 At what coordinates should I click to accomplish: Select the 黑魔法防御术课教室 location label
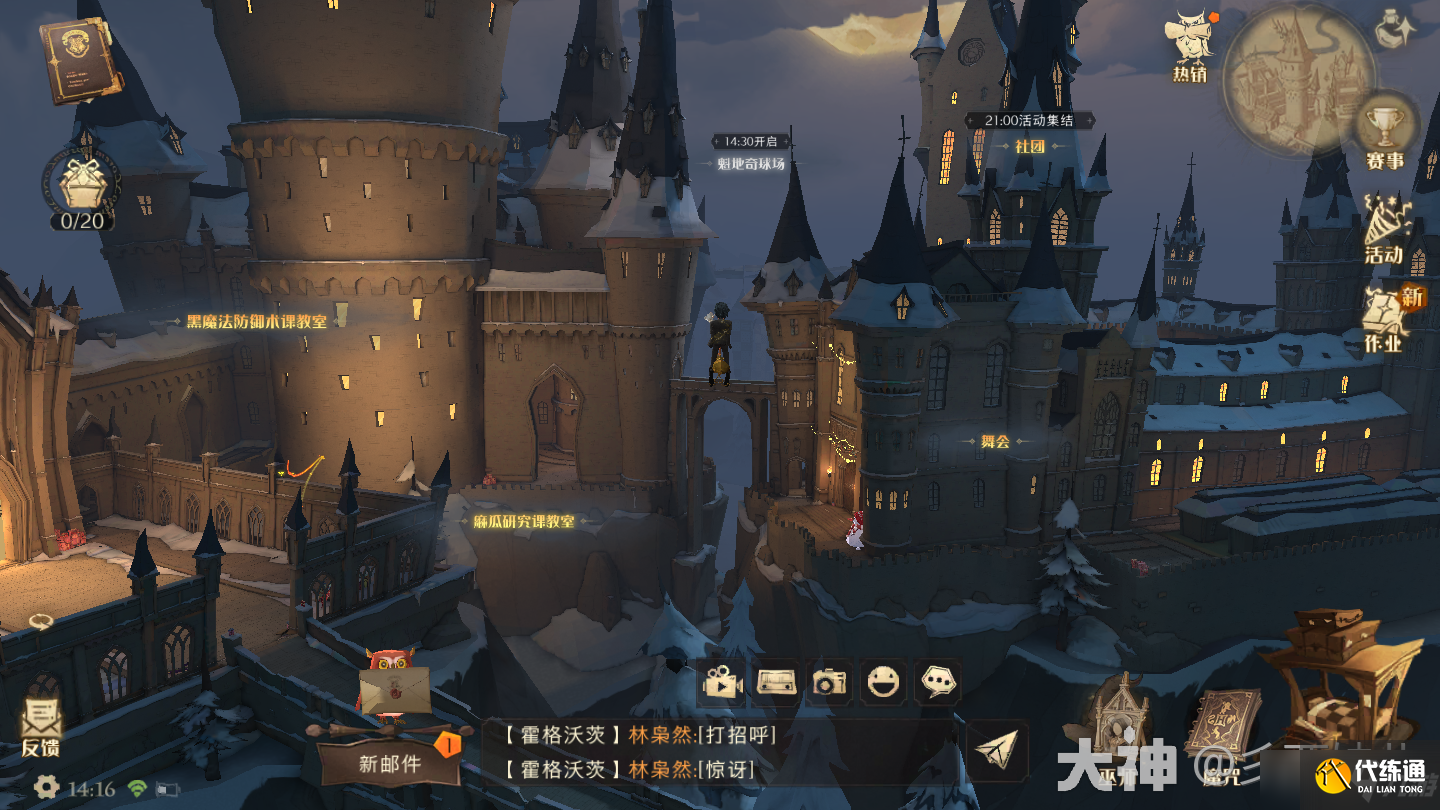pyautogui.click(x=256, y=322)
